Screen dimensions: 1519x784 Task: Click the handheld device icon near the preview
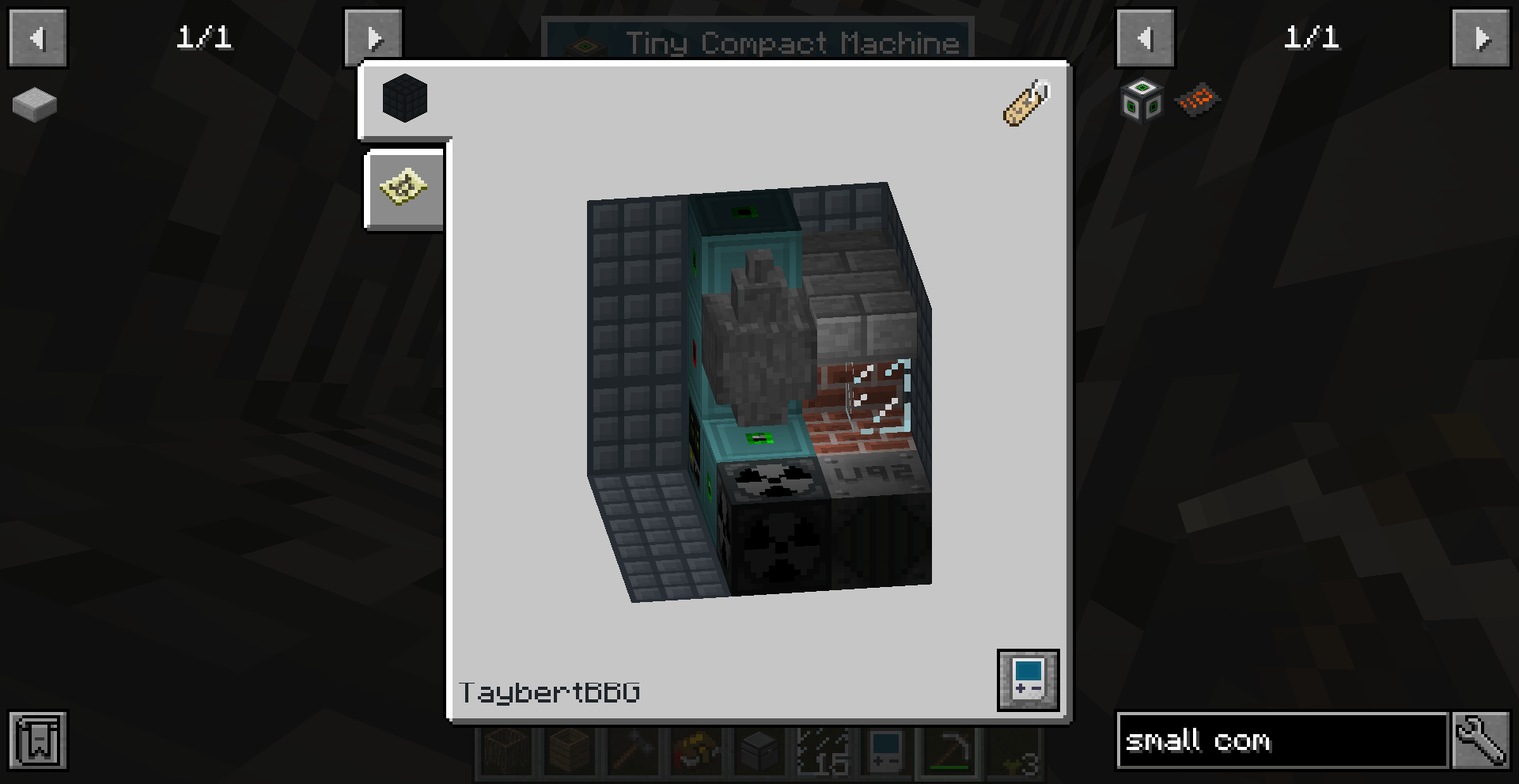coord(1028,680)
